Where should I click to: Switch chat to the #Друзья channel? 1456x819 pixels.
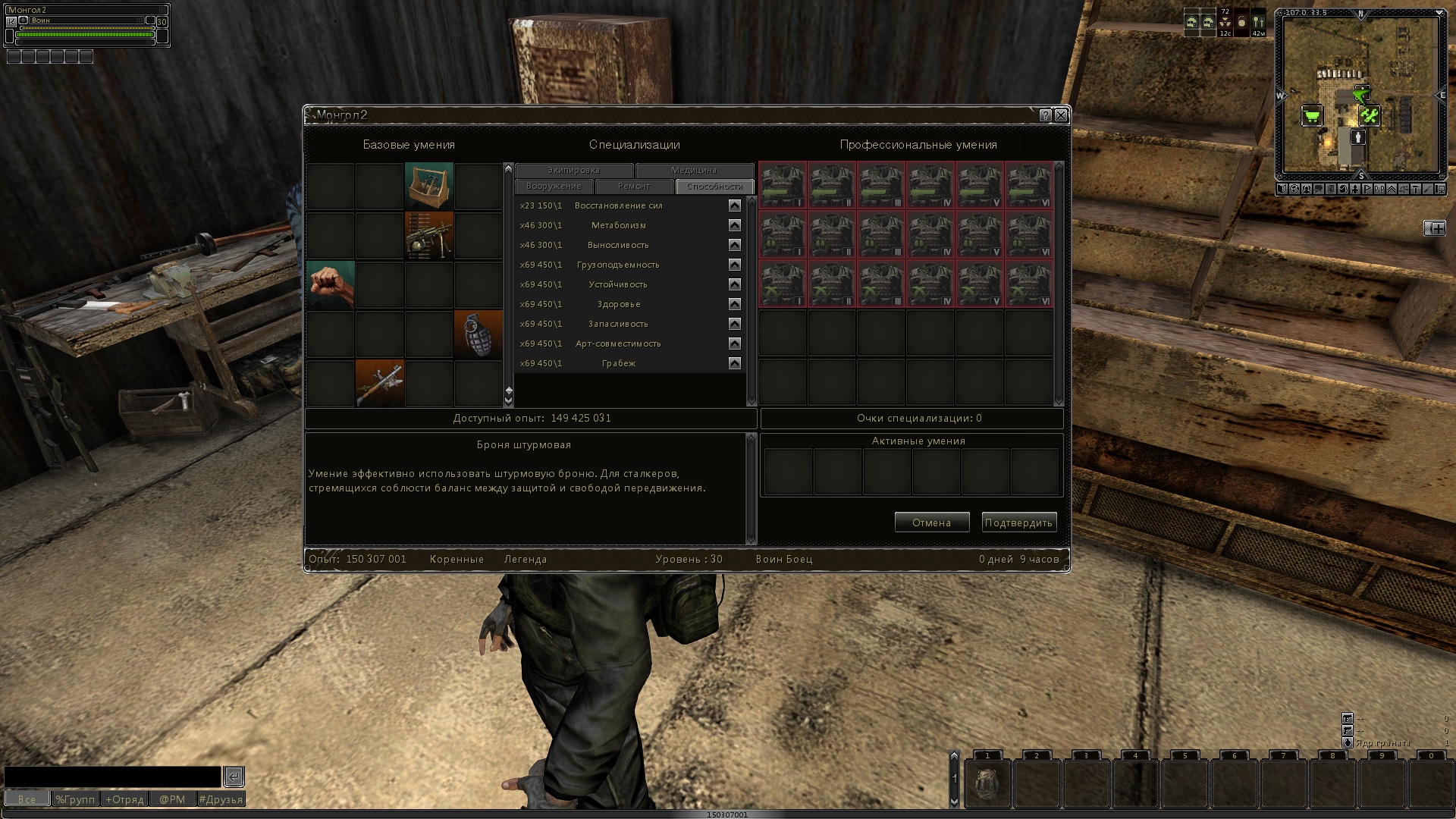pos(221,799)
